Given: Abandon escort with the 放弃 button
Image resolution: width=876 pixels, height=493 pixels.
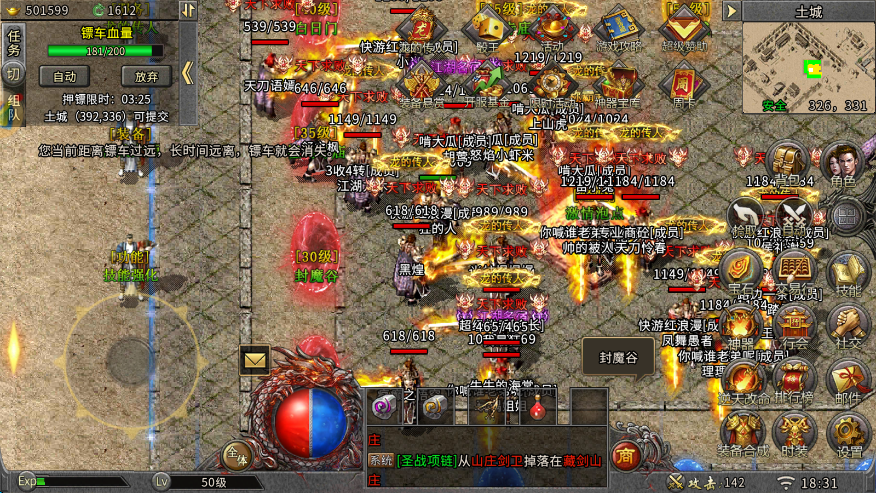Looking at the screenshot, I should tap(146, 76).
